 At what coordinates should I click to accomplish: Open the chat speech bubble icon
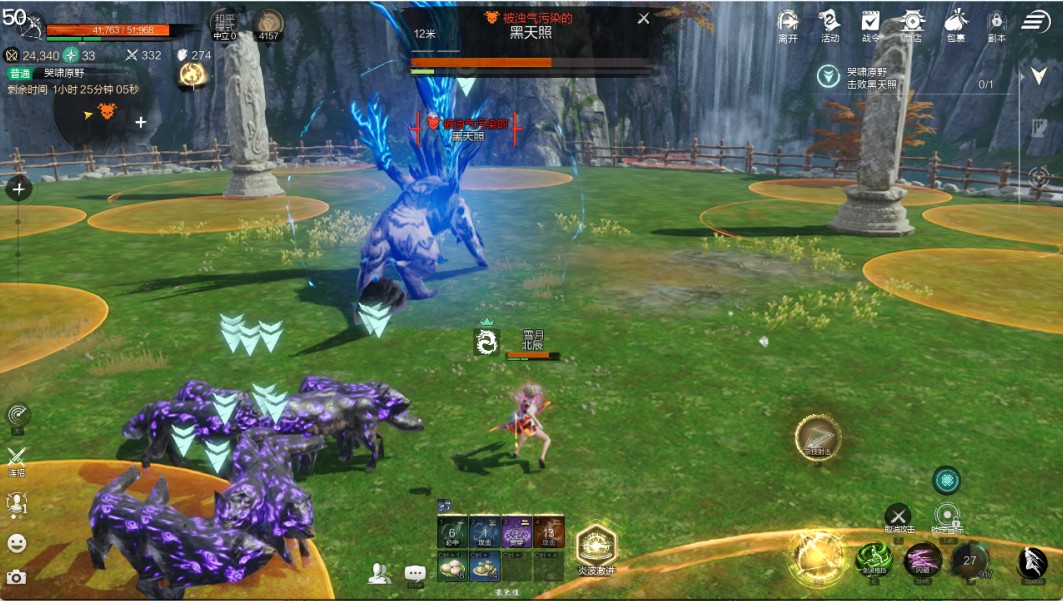pyautogui.click(x=415, y=573)
